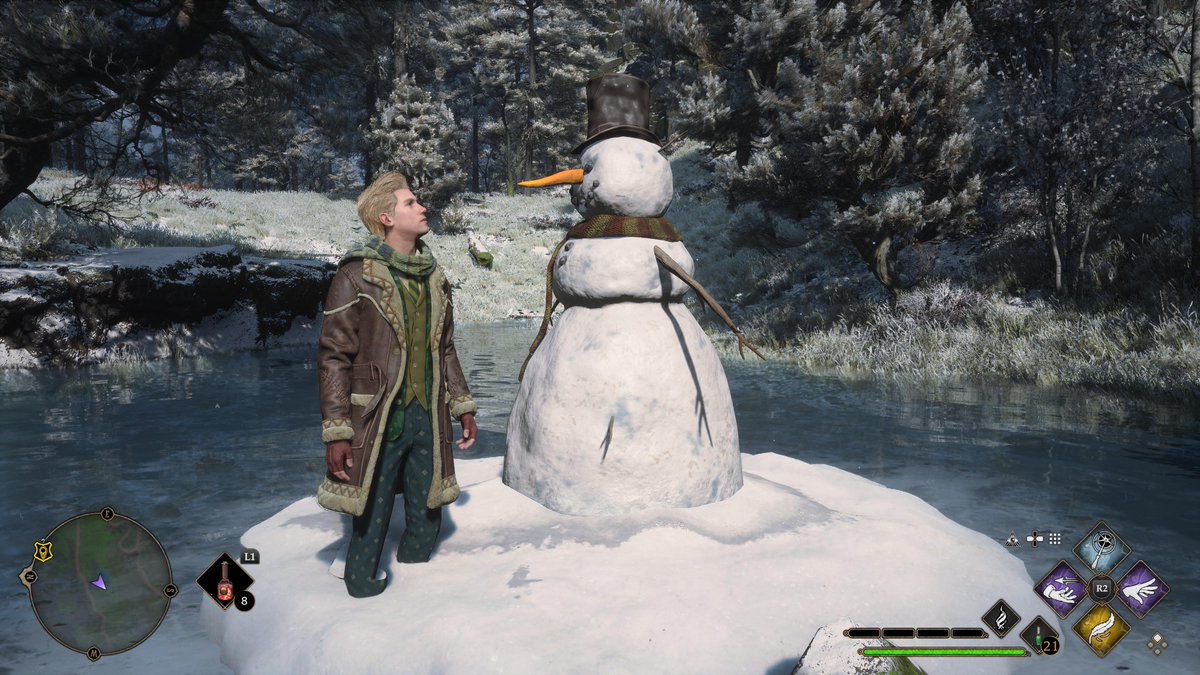This screenshot has width=1200, height=675.
Task: Activate the ancient magic wisp icon
Action: click(1000, 618)
